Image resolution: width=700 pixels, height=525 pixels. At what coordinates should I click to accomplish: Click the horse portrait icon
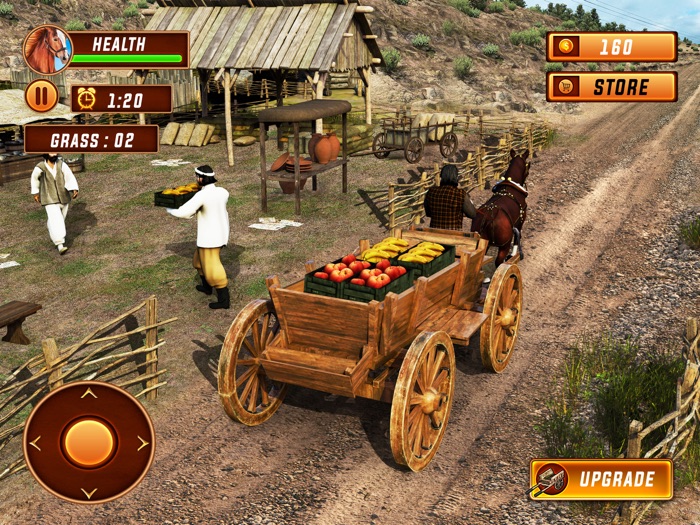[47, 50]
